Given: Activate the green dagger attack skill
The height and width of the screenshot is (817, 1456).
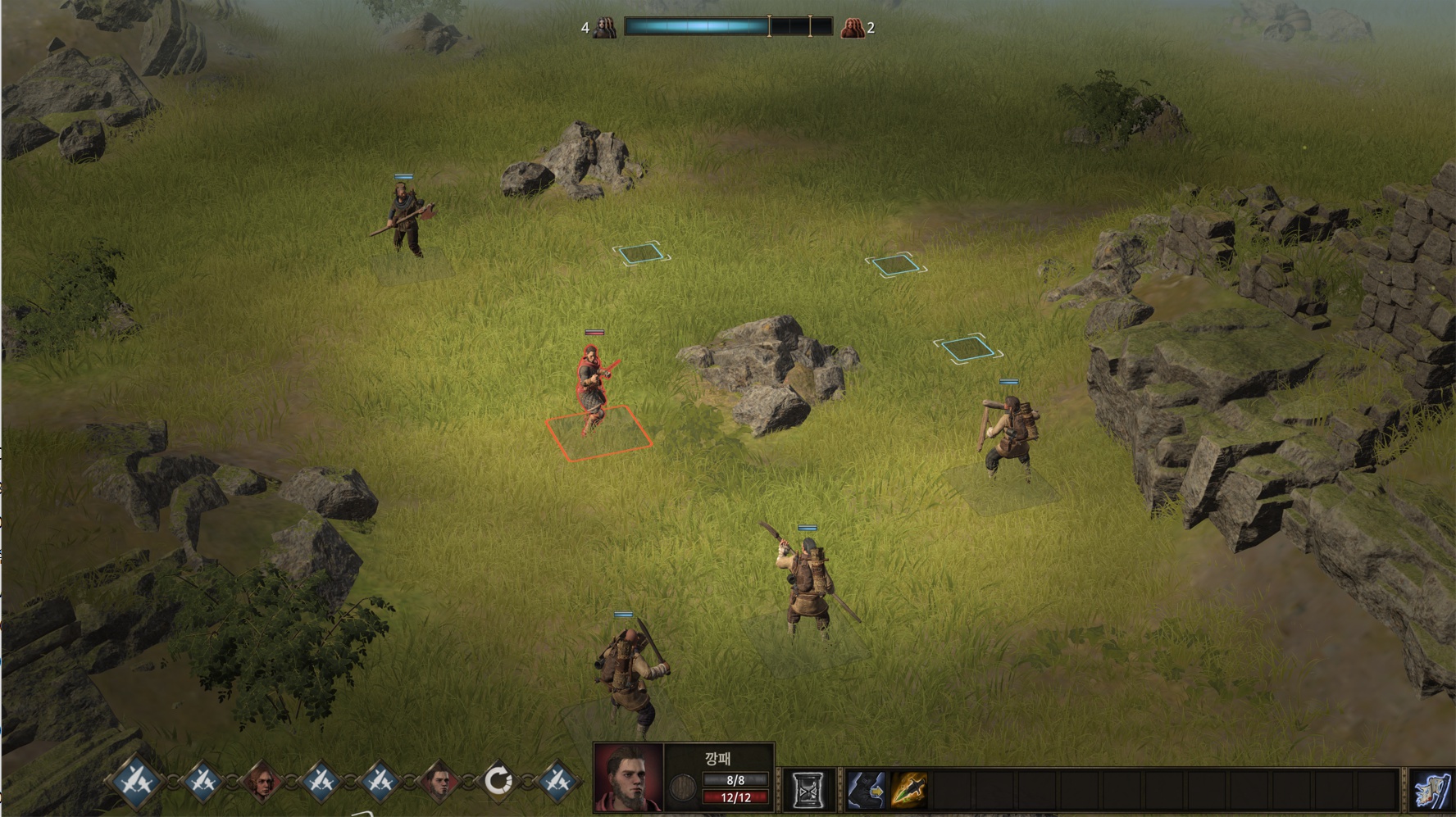Looking at the screenshot, I should pos(909,790).
